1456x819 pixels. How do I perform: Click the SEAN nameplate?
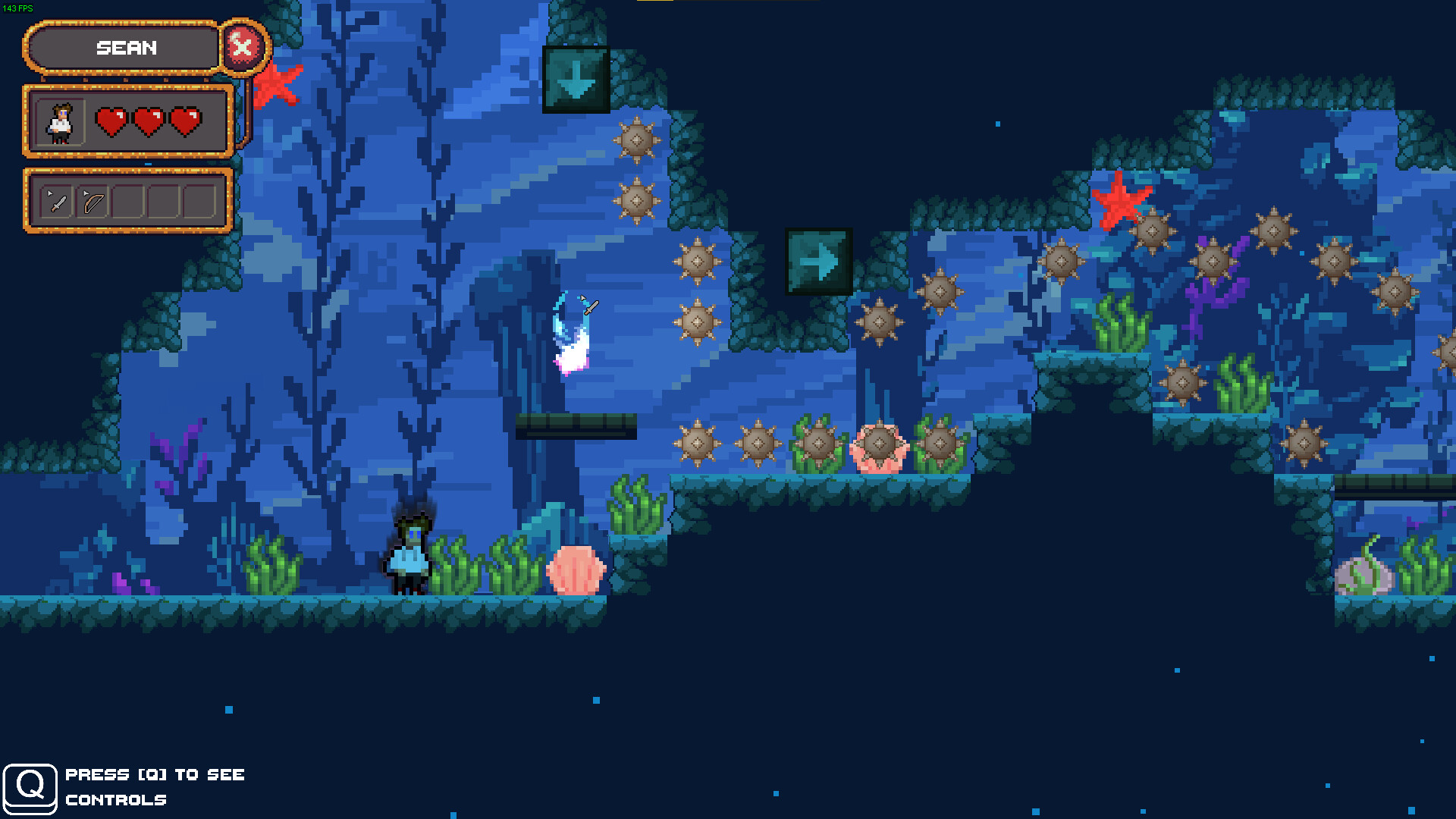coord(125,48)
